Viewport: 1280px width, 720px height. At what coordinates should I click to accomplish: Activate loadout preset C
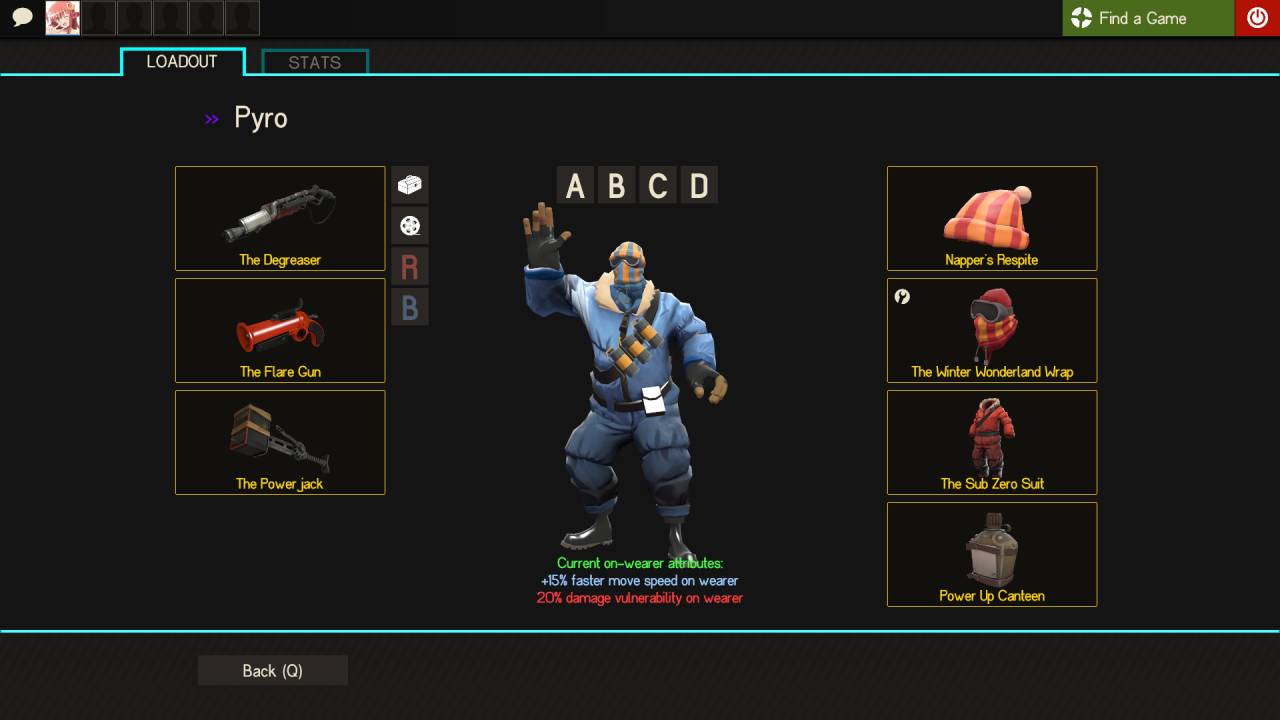(658, 186)
